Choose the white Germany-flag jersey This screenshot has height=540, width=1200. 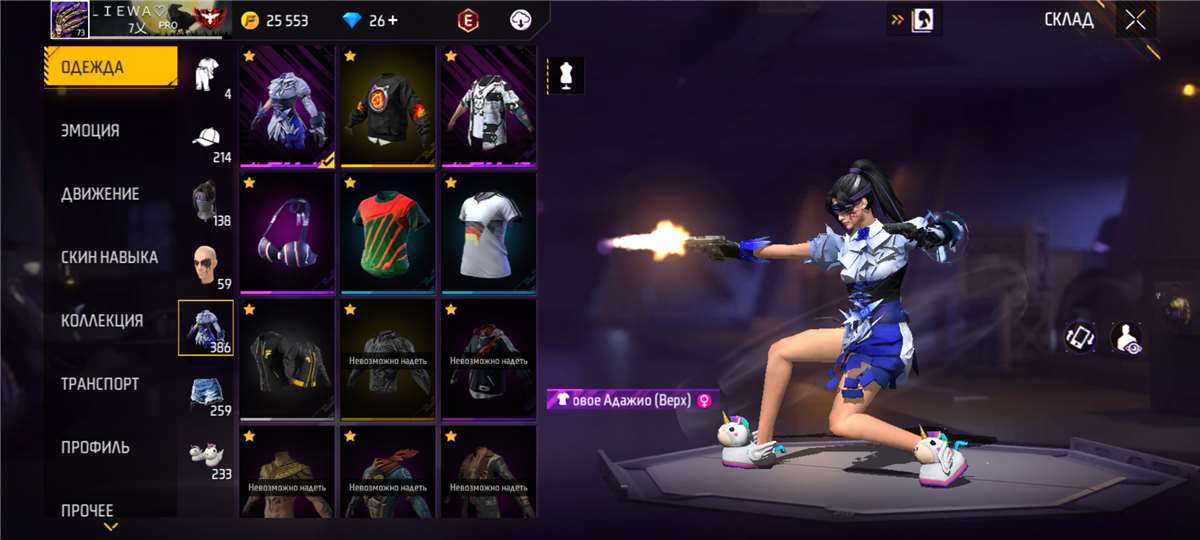click(489, 234)
